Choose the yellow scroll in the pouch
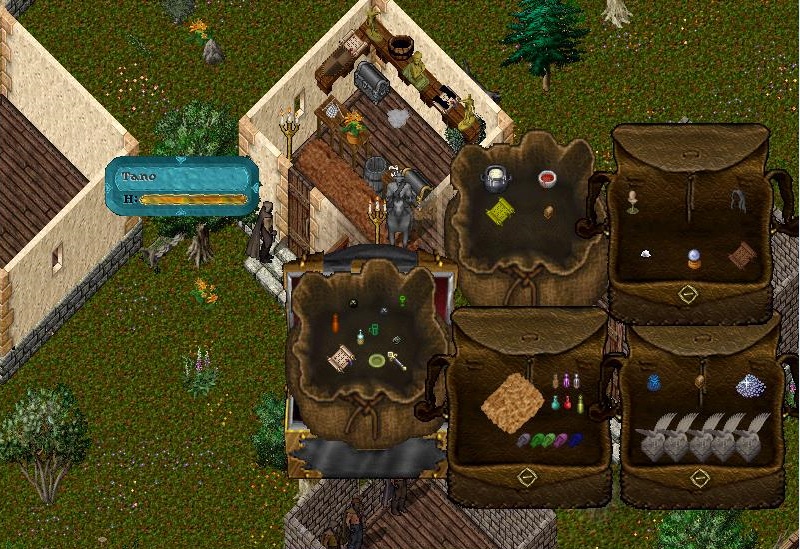The width and height of the screenshot is (800, 549). tap(500, 211)
